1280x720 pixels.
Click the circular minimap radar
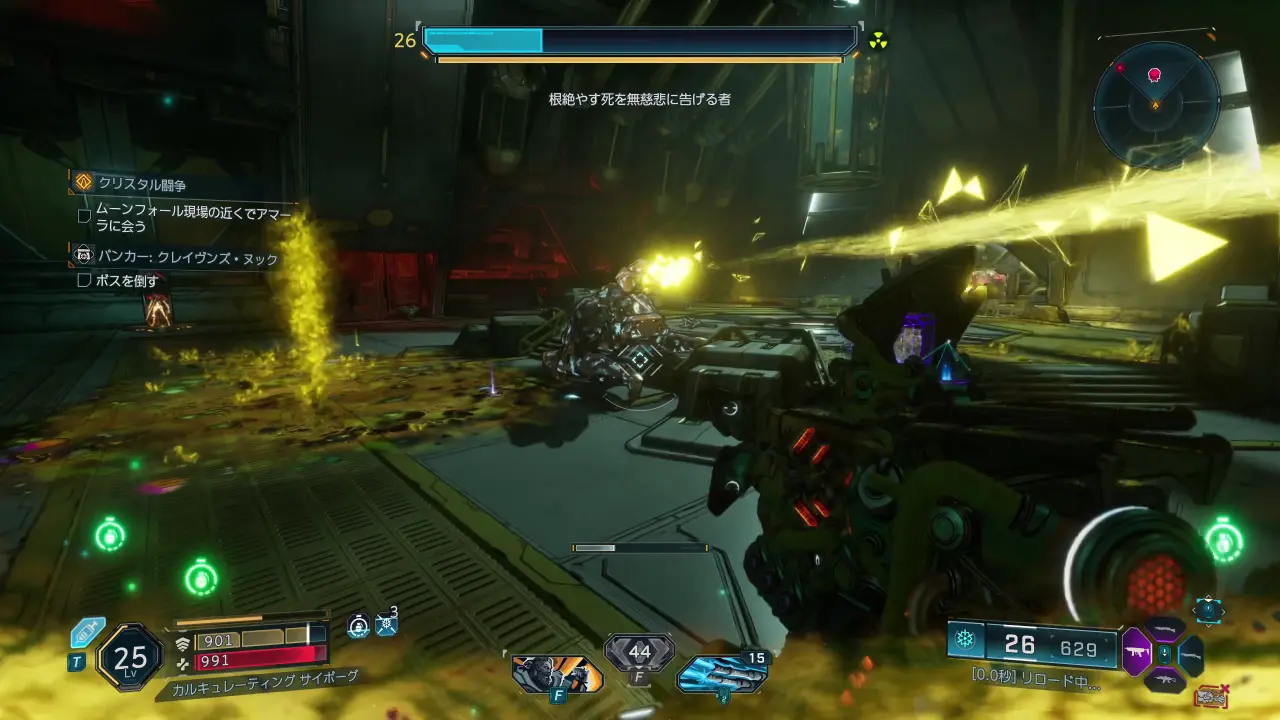pos(1156,104)
